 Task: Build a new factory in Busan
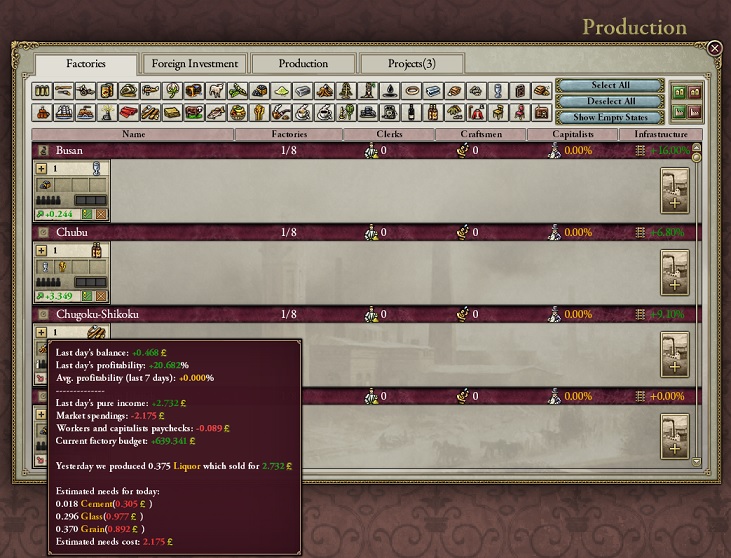coord(675,191)
